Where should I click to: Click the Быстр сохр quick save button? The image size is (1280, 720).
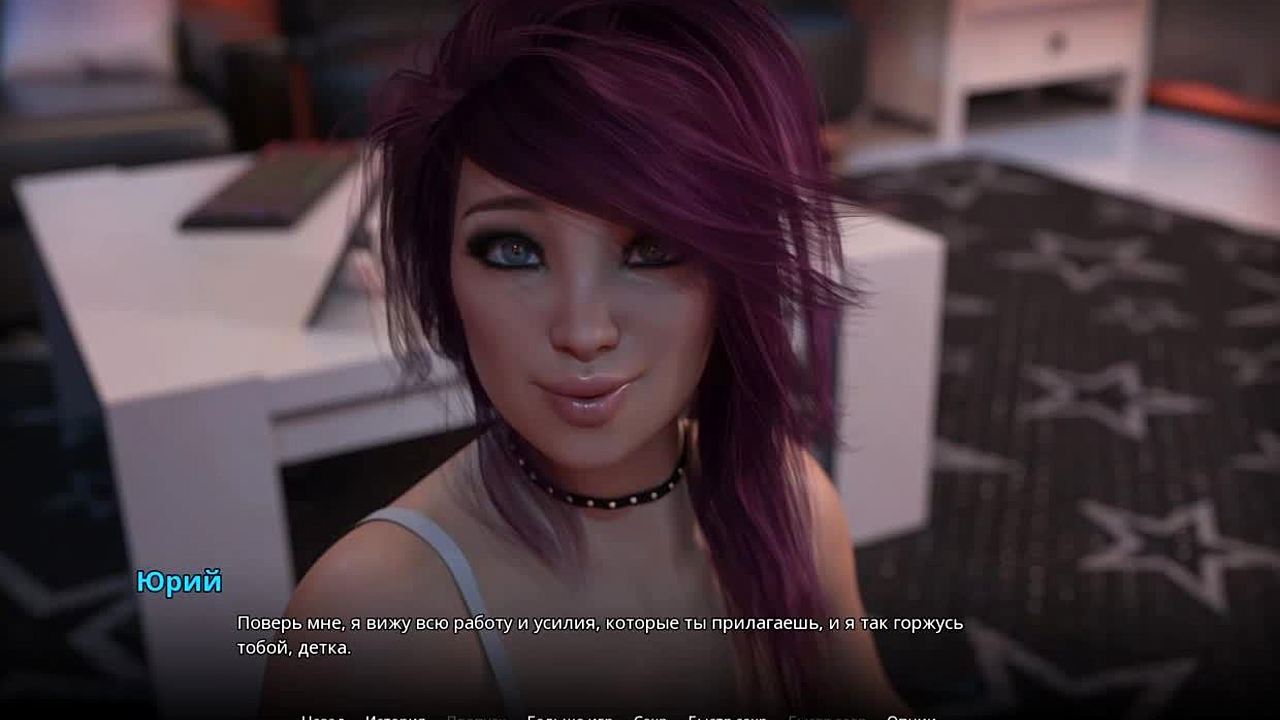tap(727, 717)
